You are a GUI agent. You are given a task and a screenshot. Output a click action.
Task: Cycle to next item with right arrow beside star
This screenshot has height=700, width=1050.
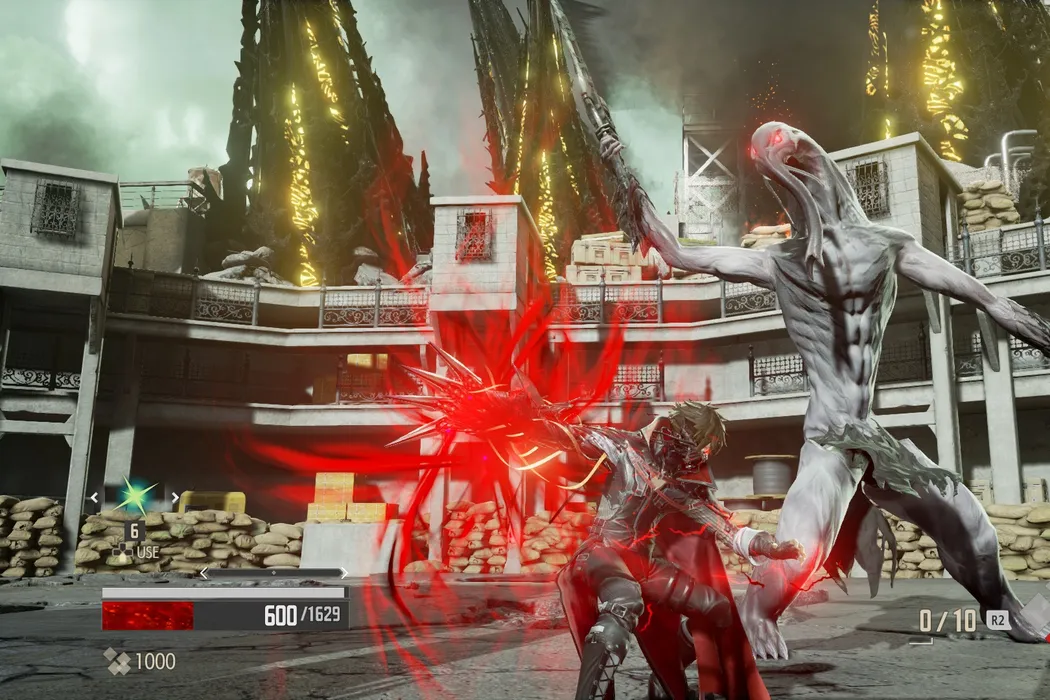click(174, 496)
